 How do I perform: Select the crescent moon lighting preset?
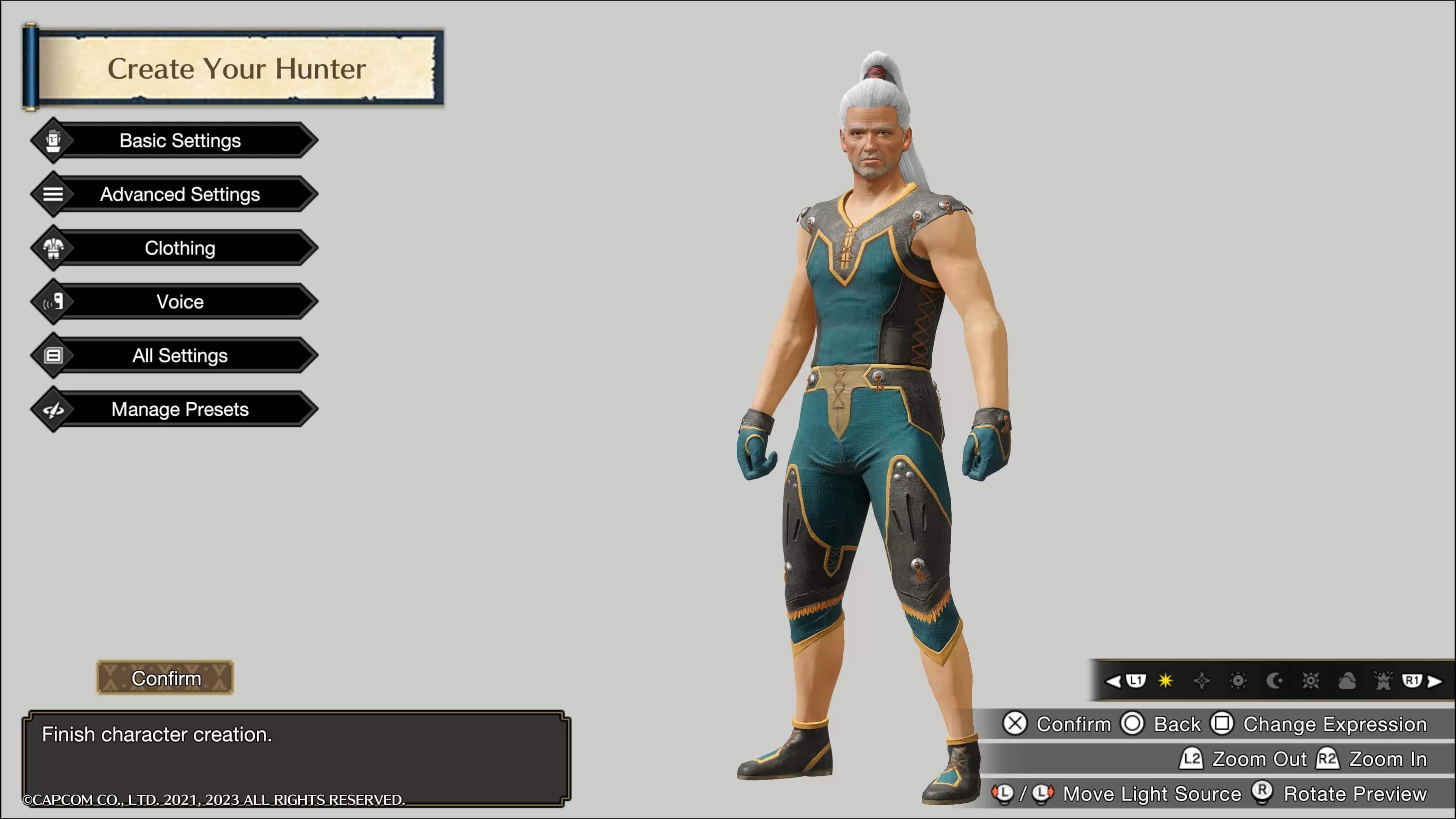[1276, 681]
